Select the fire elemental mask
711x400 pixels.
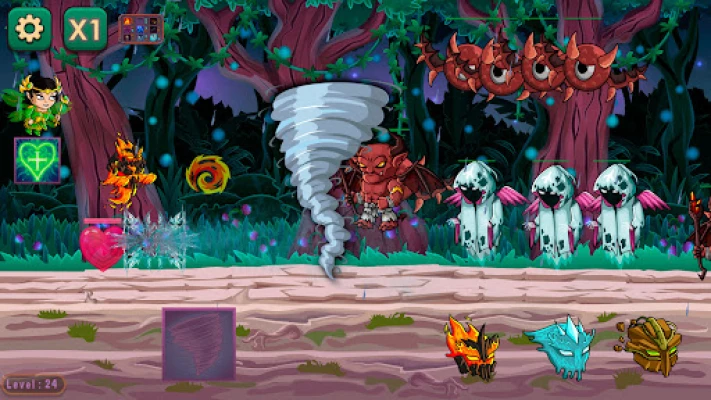(x=471, y=347)
